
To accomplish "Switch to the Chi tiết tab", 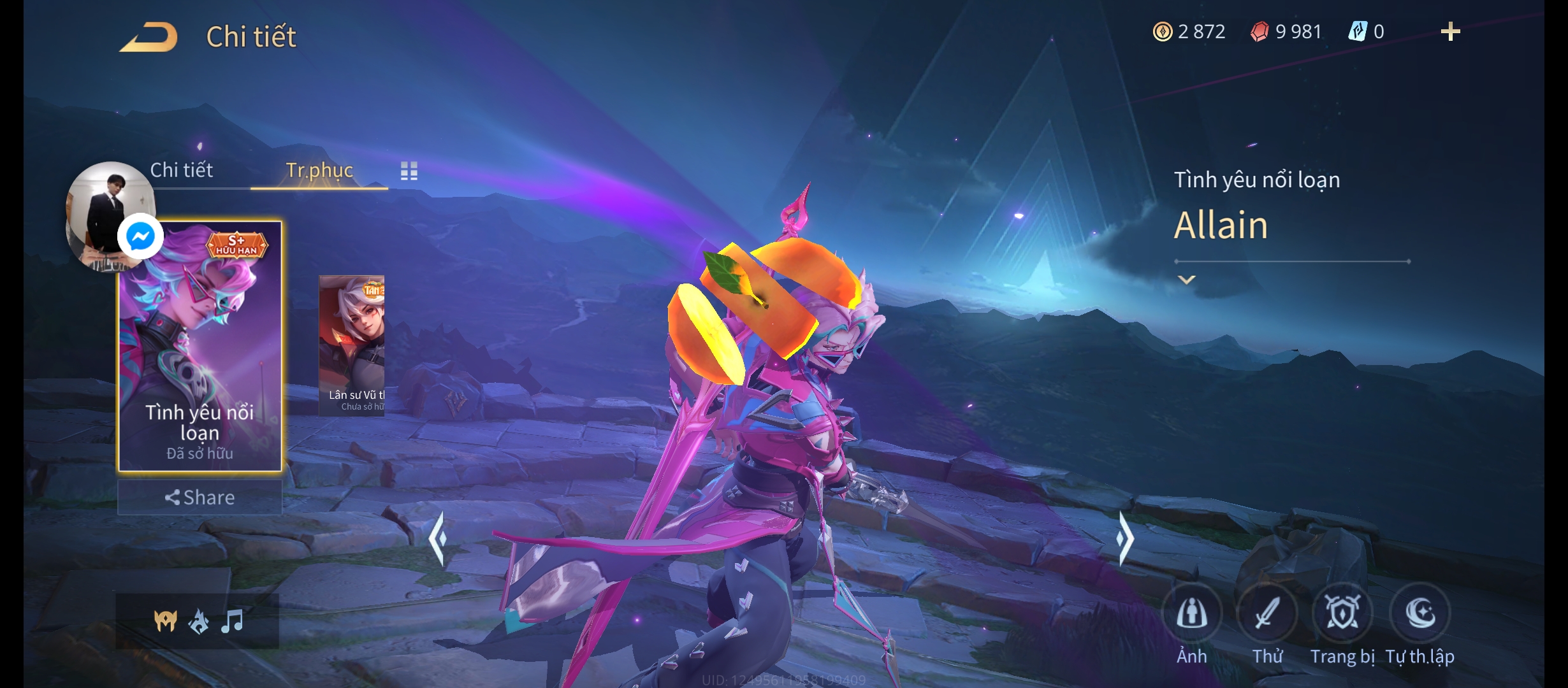I will tap(182, 170).
